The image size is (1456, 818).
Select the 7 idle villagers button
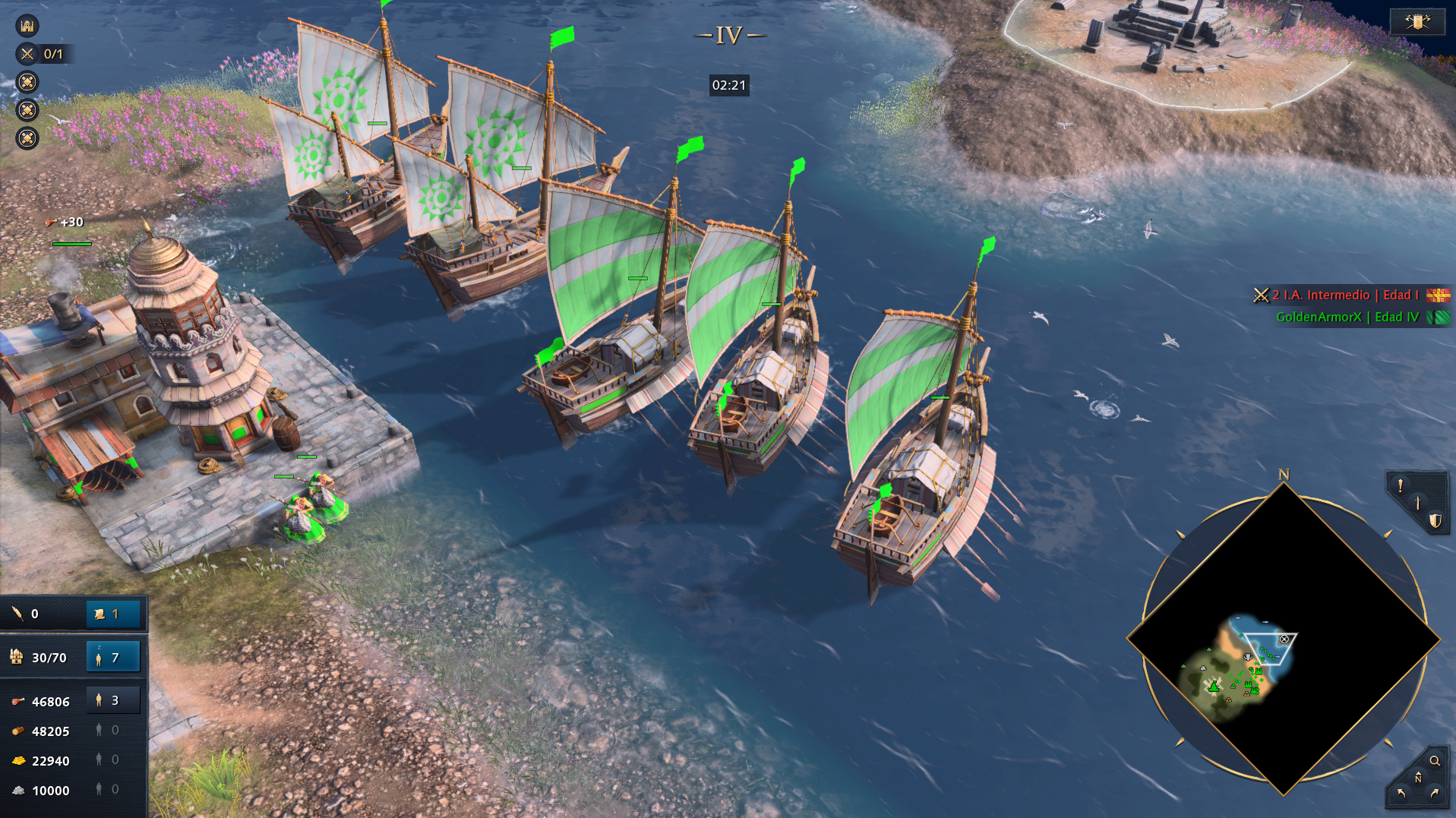113,657
